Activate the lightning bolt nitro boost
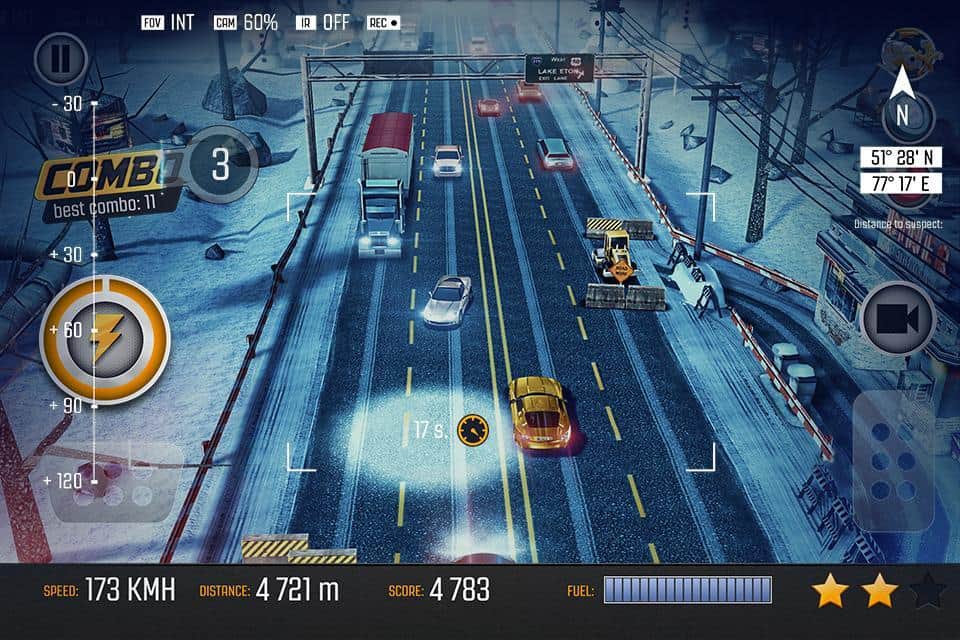Viewport: 960px width, 640px height. click(104, 339)
